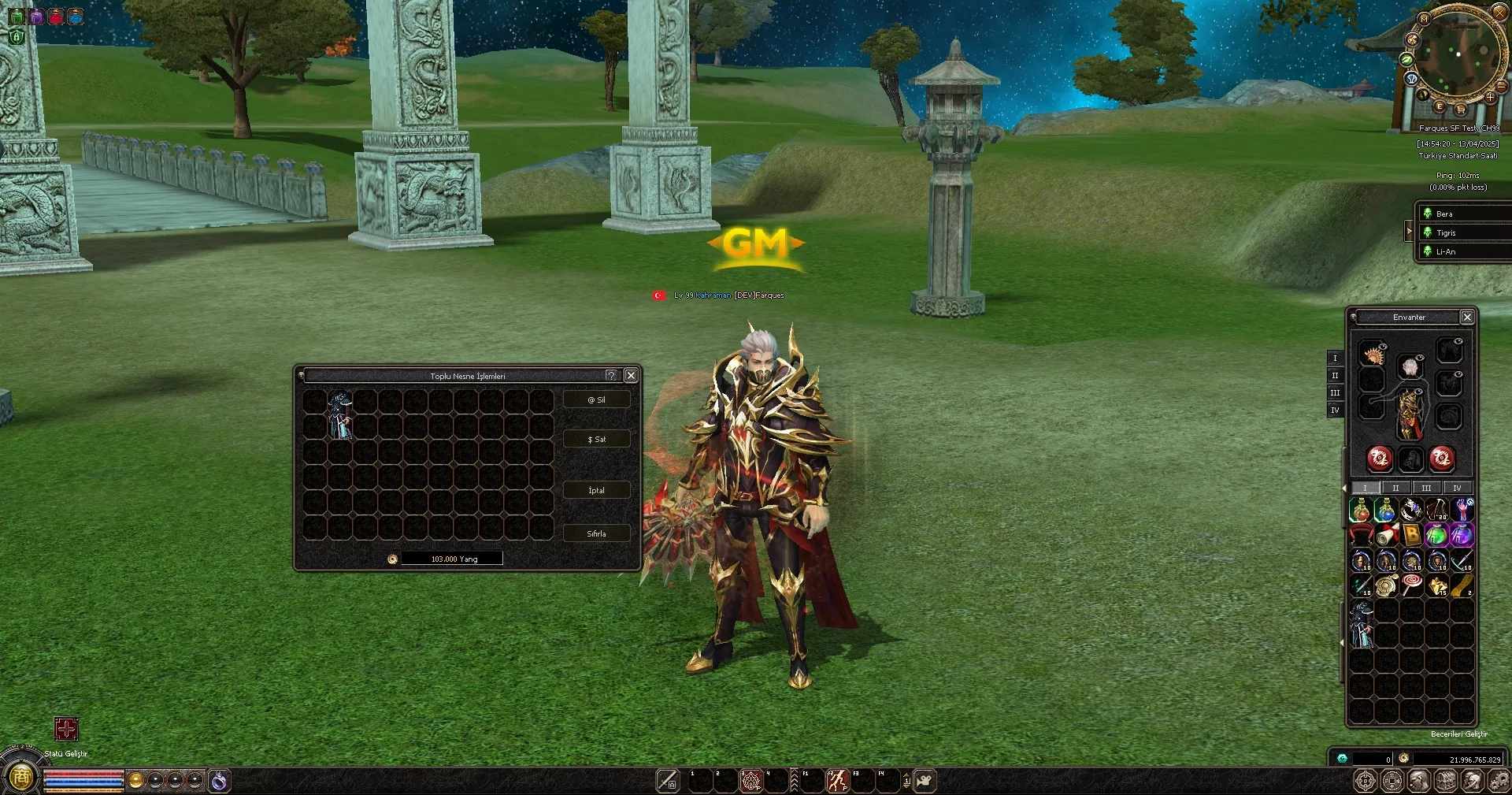The width and height of the screenshot is (1512, 795).
Task: Click the 103.000 Yang amount field
Action: (451, 558)
